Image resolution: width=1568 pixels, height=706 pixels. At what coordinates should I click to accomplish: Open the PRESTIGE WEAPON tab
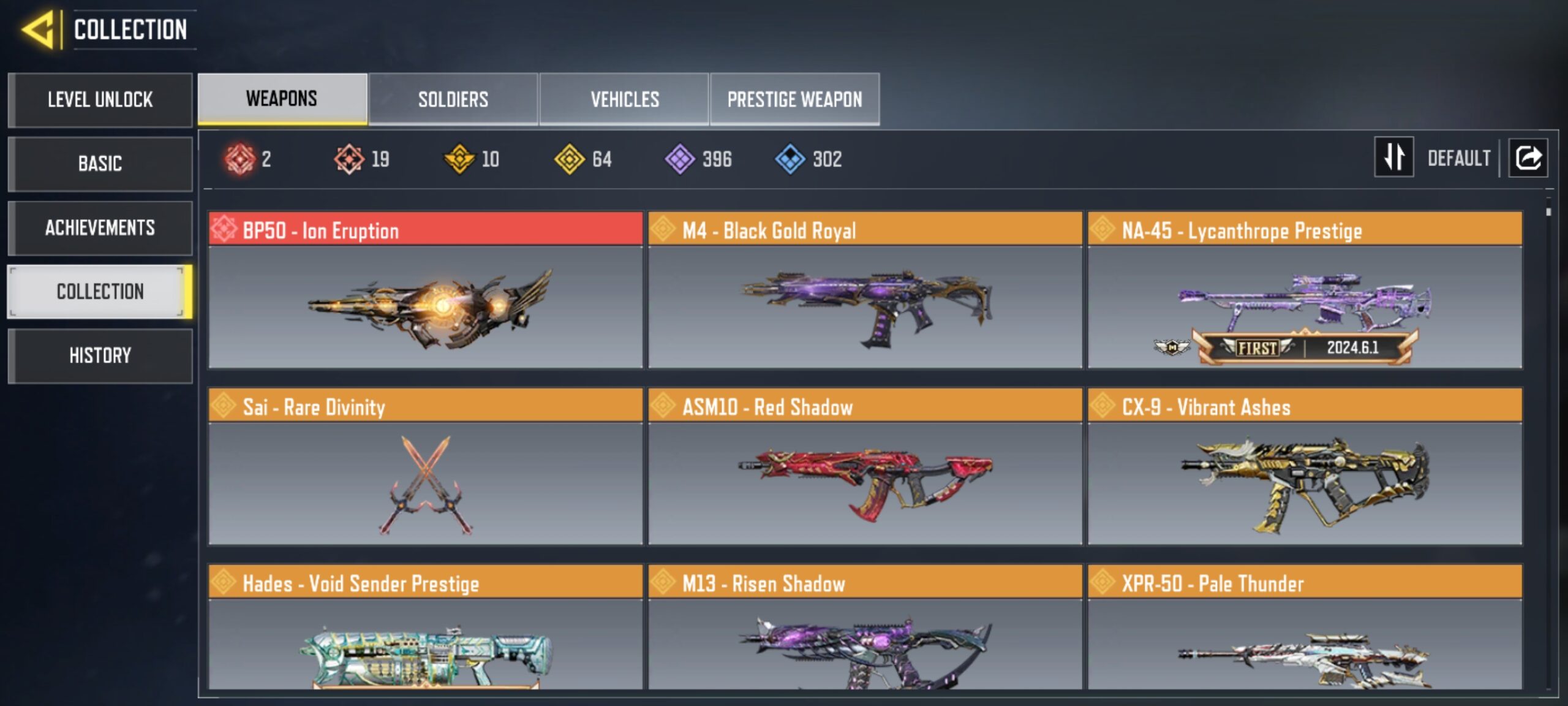794,99
